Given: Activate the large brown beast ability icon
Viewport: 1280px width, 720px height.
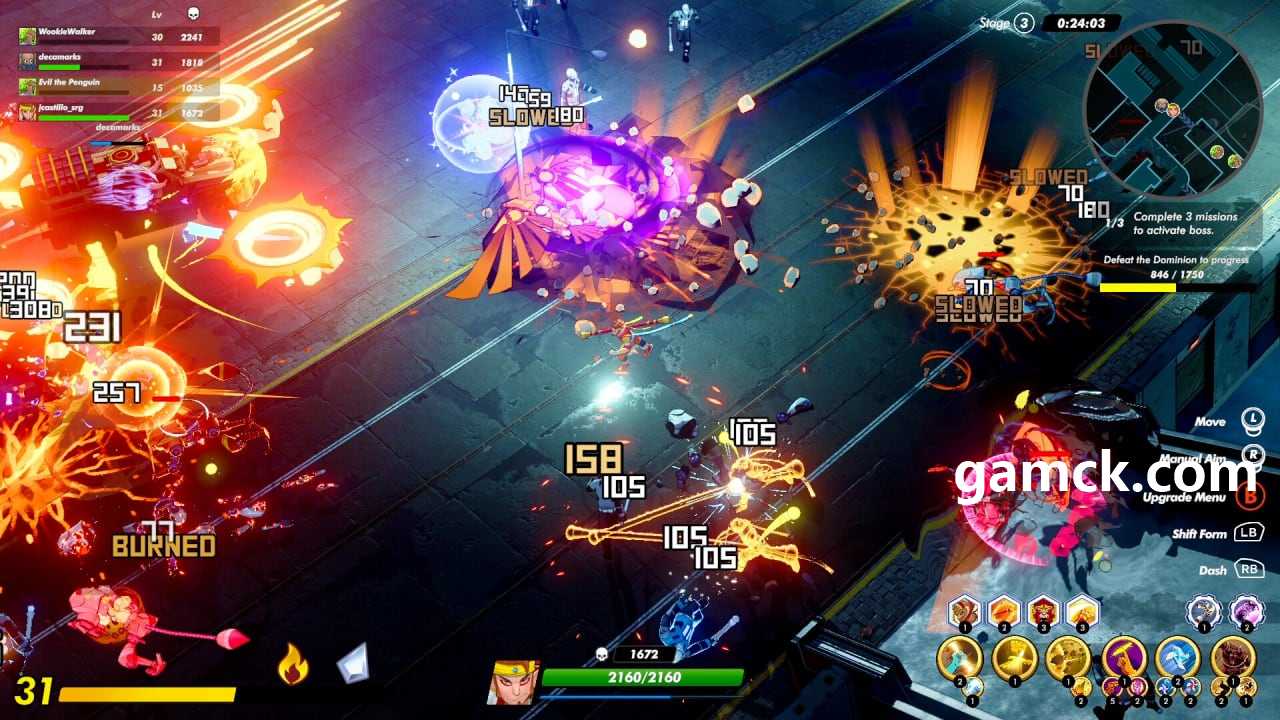Looking at the screenshot, I should coord(1232,657).
